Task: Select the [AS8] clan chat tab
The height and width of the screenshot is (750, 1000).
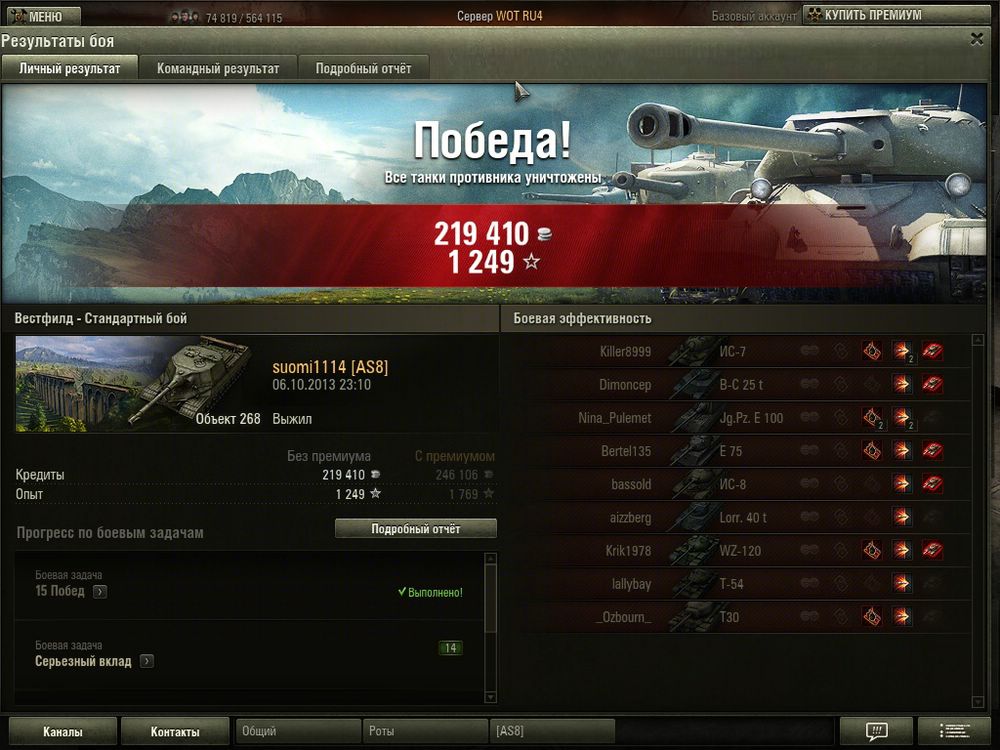Action: (551, 732)
